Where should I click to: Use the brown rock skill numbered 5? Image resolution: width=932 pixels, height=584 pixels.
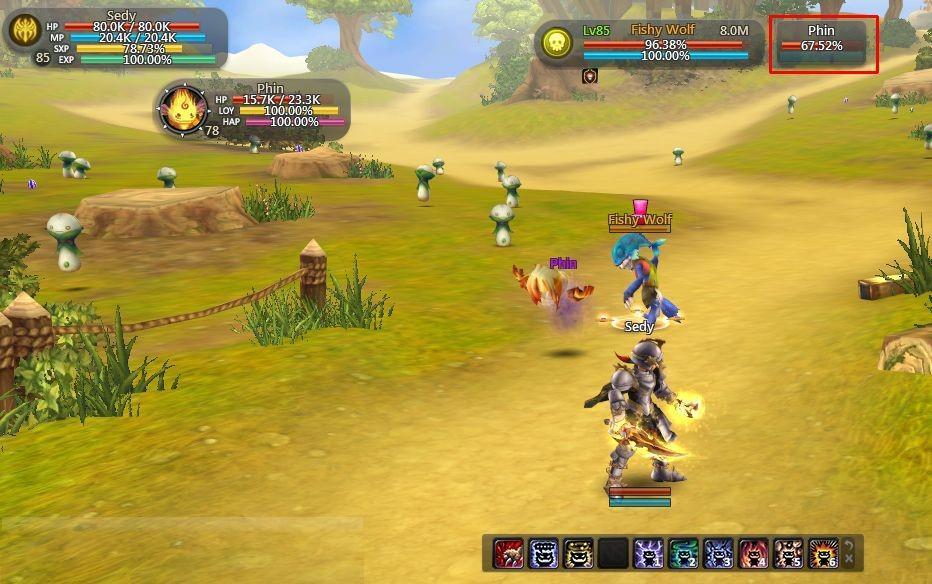coord(788,553)
